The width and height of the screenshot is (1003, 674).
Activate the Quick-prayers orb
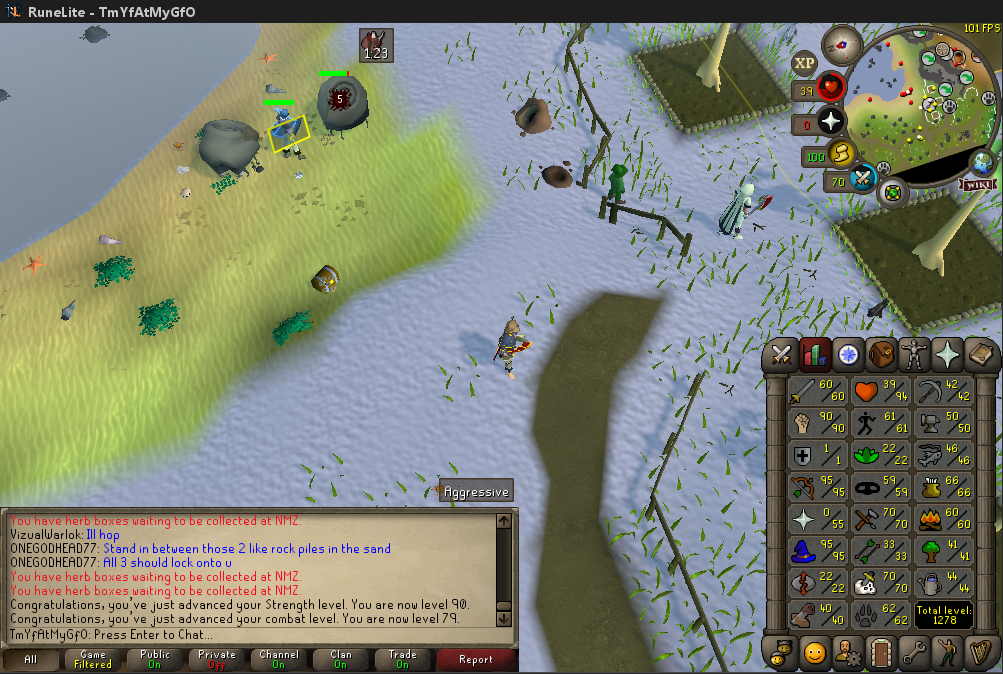coord(829,124)
